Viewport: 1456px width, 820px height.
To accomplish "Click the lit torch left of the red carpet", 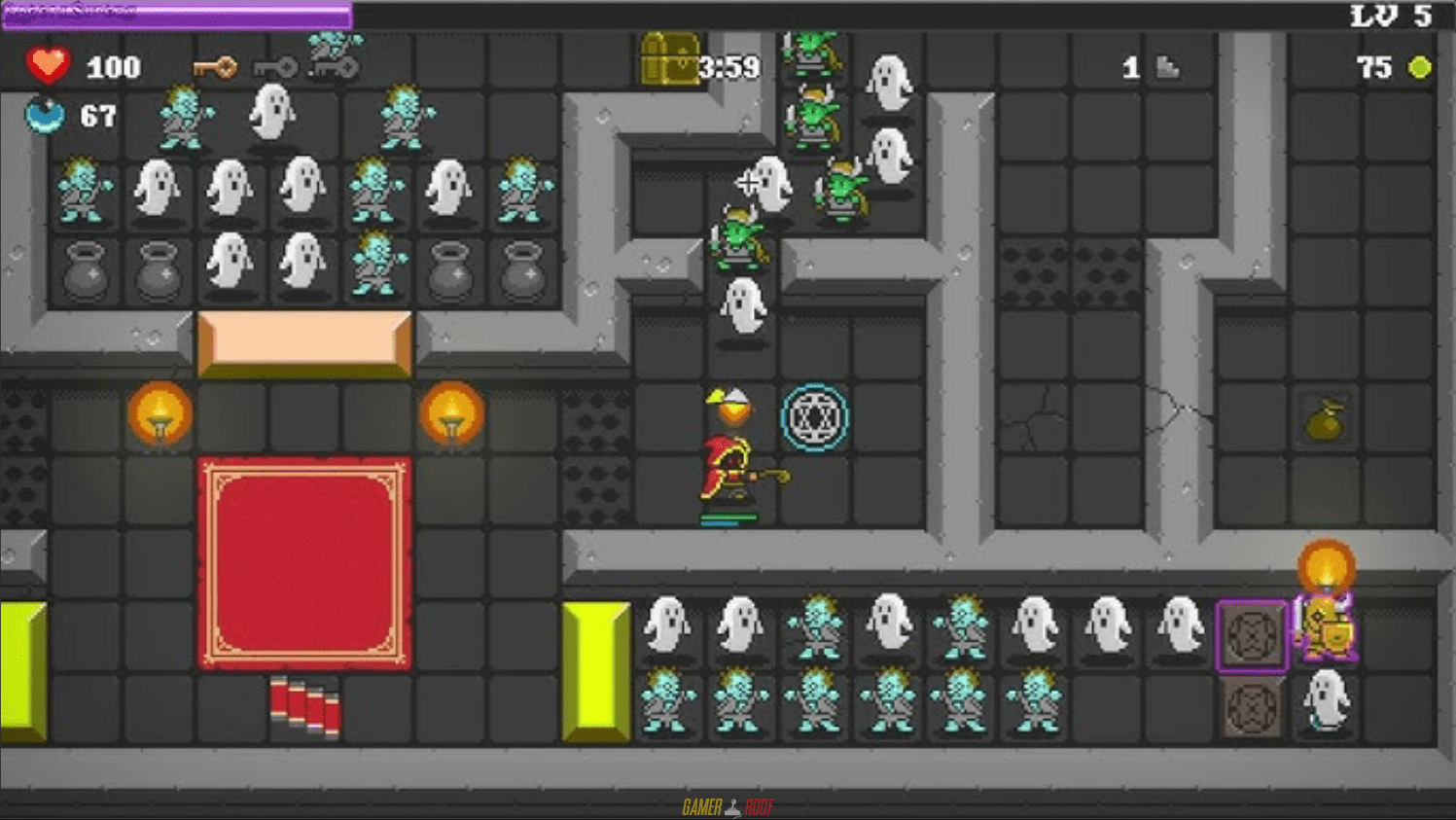I will click(160, 414).
